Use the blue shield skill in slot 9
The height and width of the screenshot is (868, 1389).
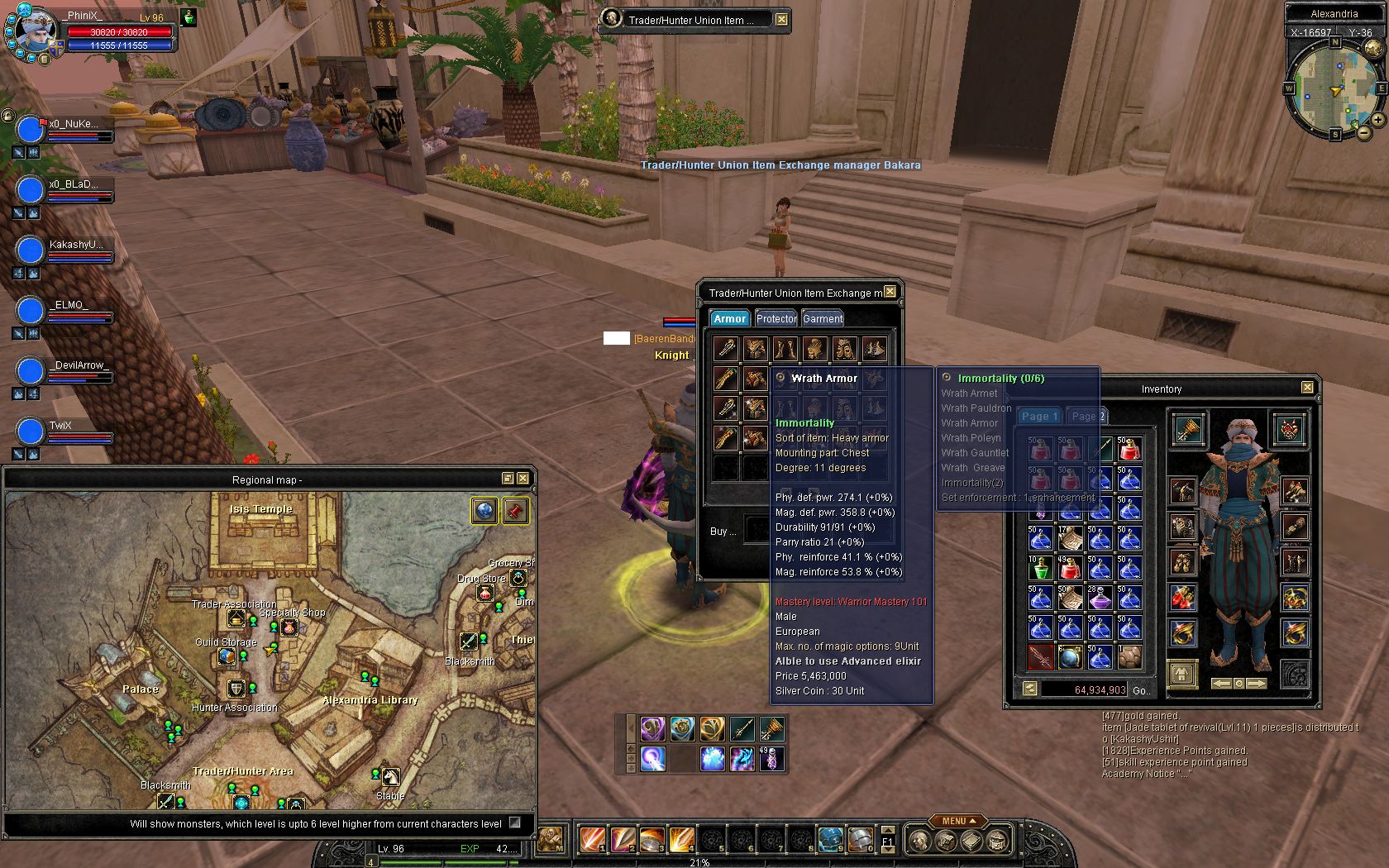click(x=830, y=839)
